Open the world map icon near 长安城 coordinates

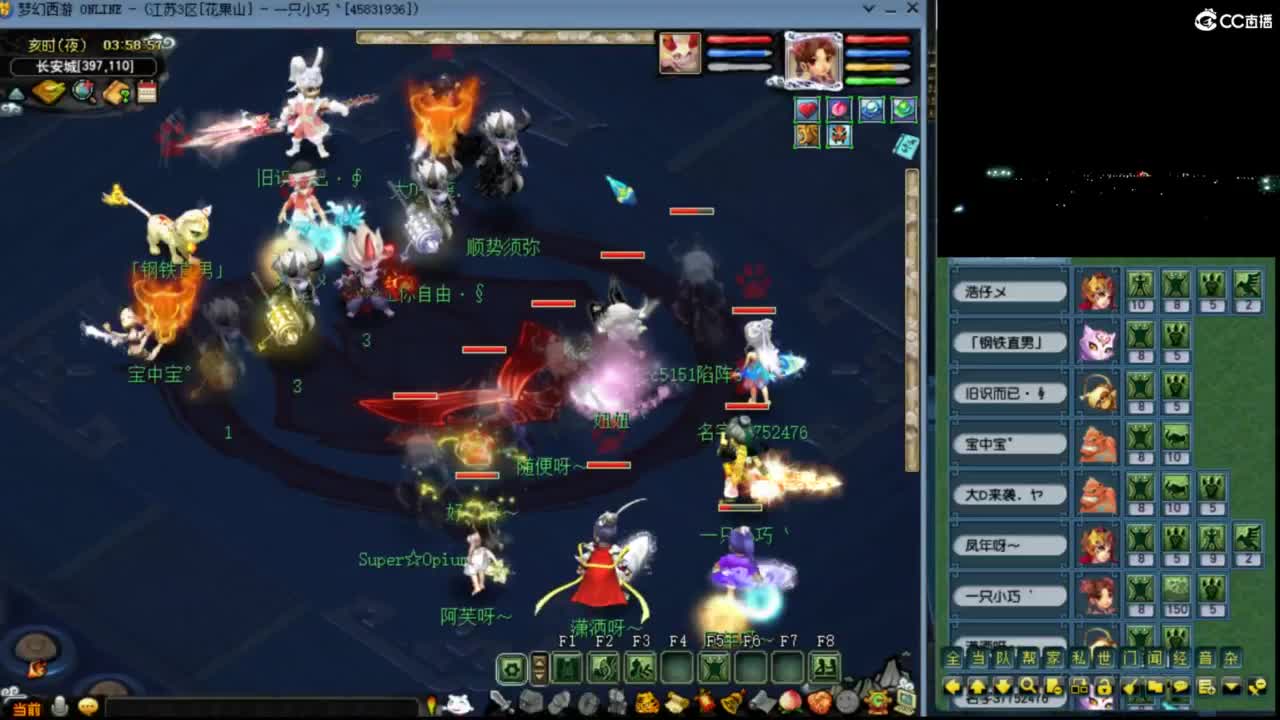(82, 92)
